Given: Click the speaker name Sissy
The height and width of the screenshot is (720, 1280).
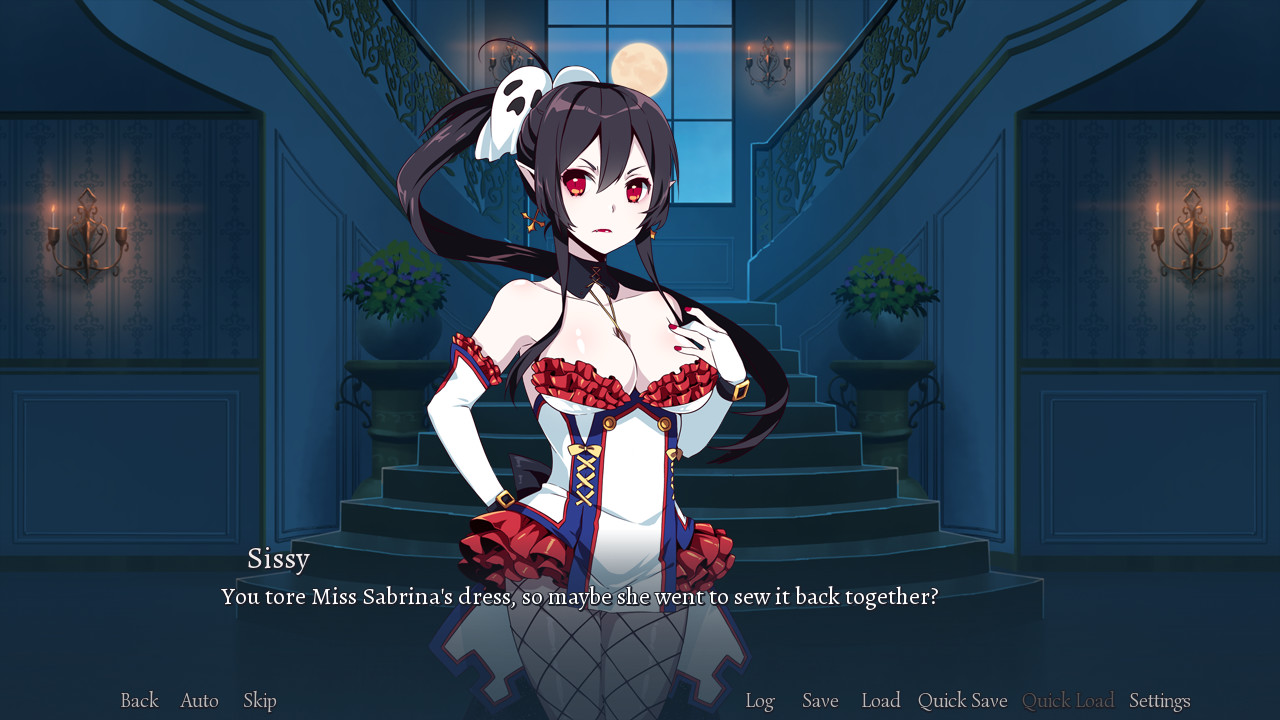Looking at the screenshot, I should 279,559.
